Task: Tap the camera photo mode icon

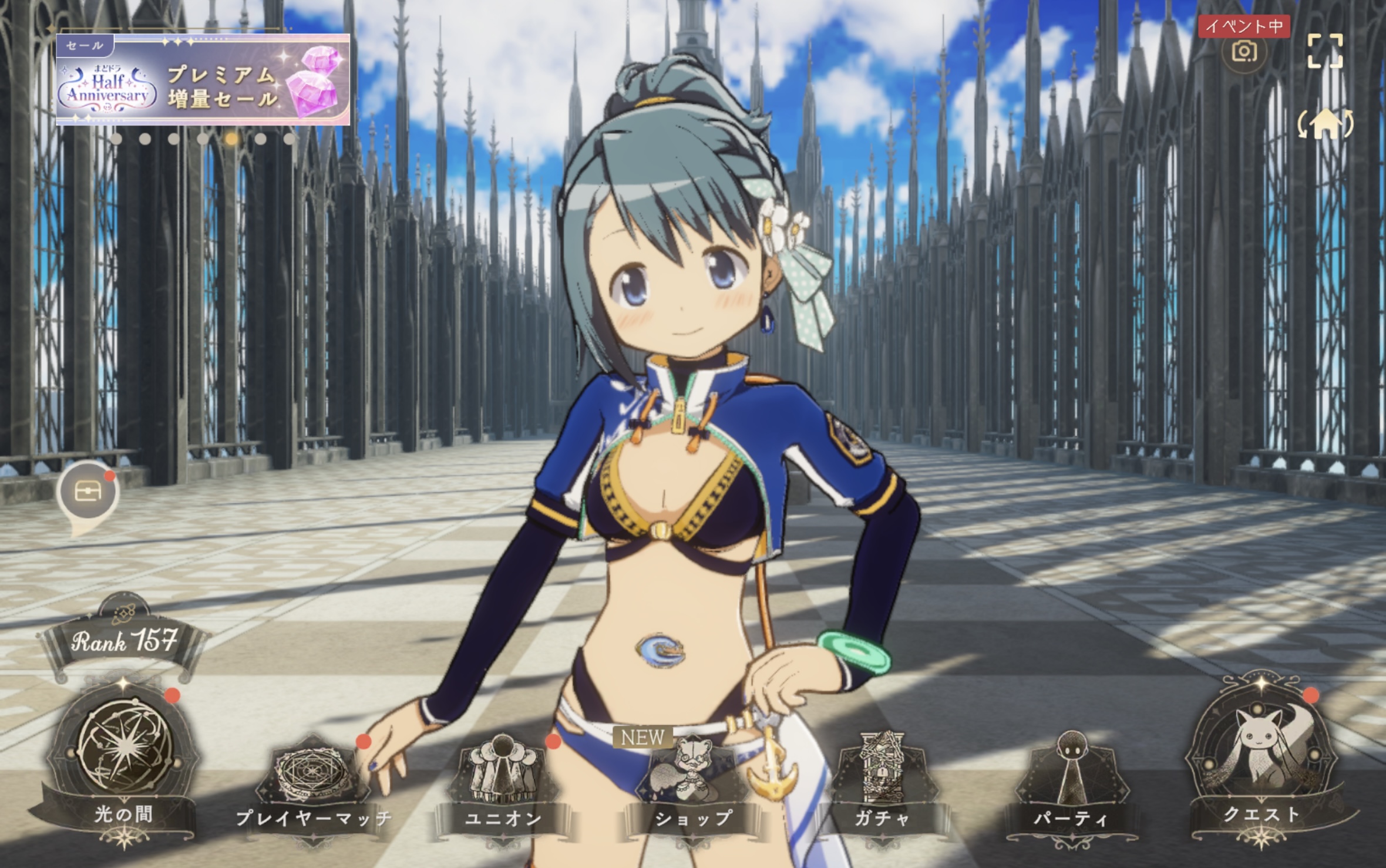Action: (x=1244, y=52)
